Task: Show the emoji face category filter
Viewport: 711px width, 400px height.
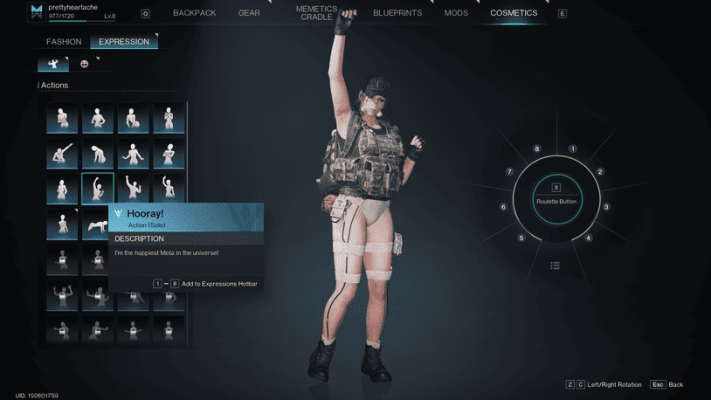Action: pos(85,64)
